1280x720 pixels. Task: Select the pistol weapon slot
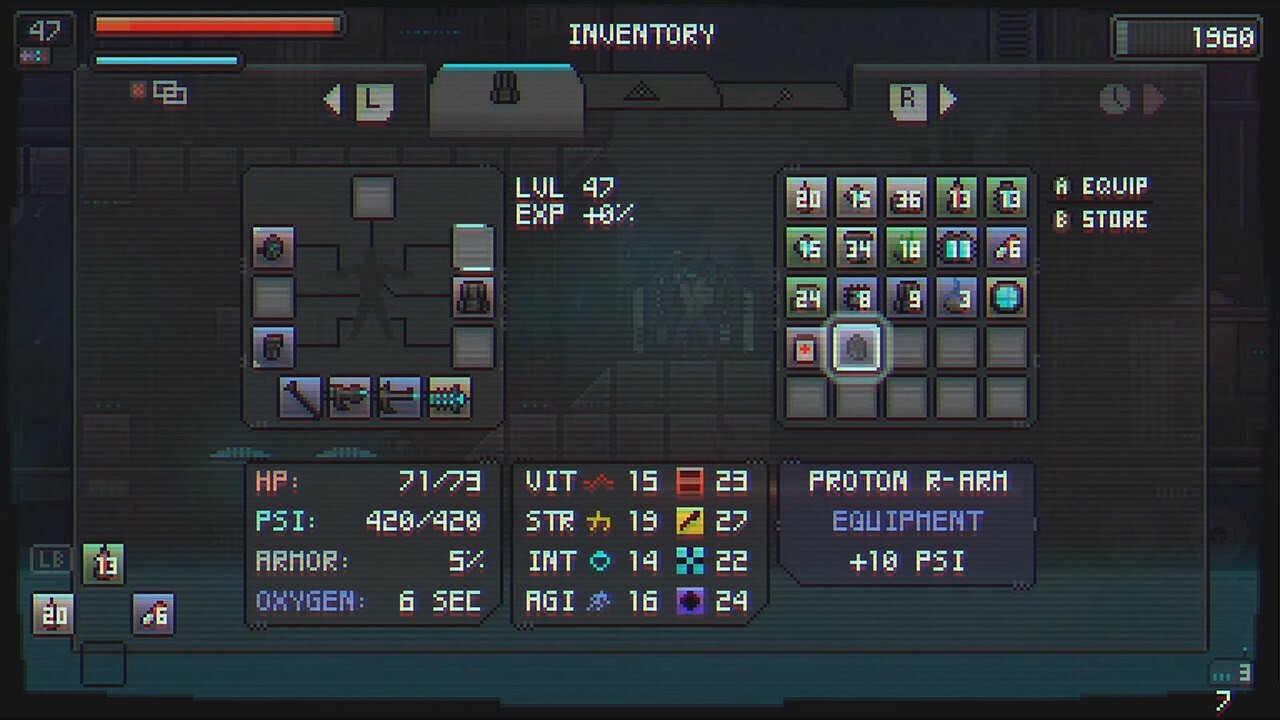(x=350, y=397)
